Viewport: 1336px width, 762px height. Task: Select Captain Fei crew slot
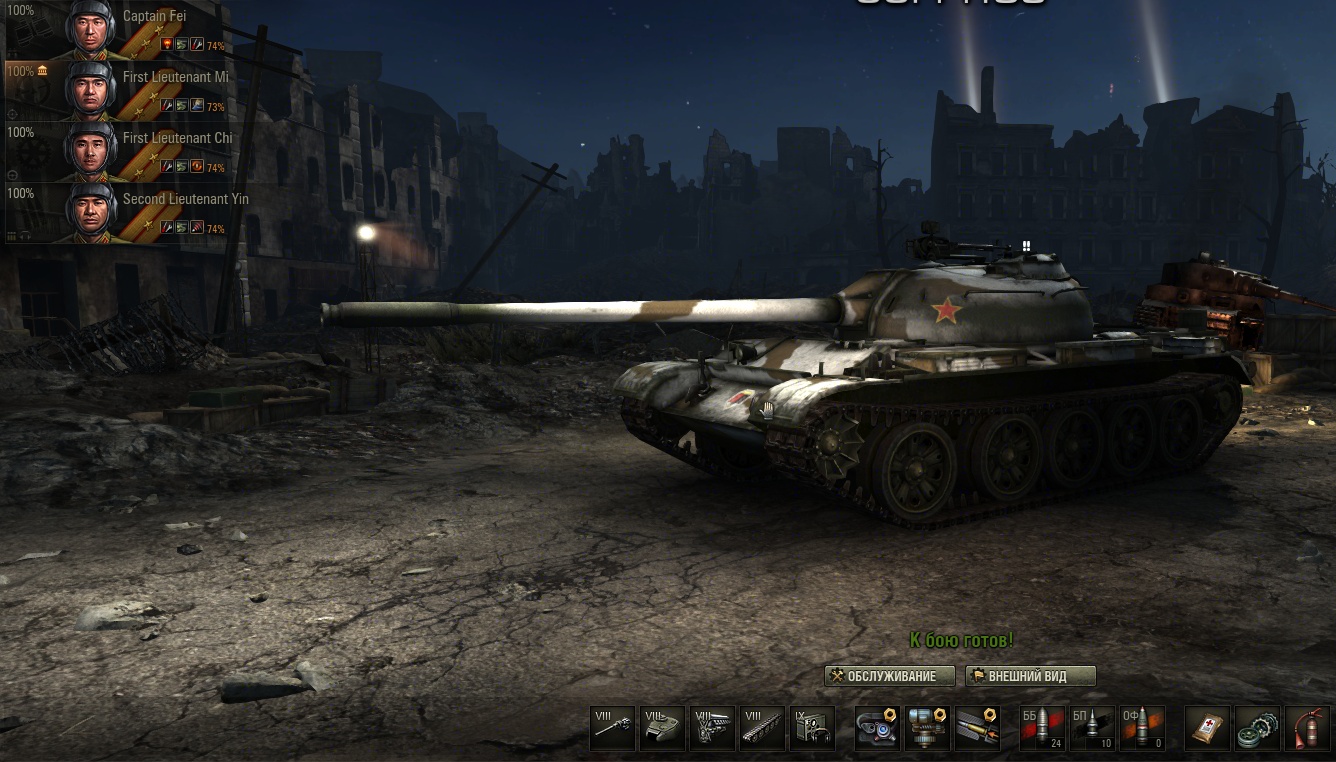pyautogui.click(x=115, y=30)
